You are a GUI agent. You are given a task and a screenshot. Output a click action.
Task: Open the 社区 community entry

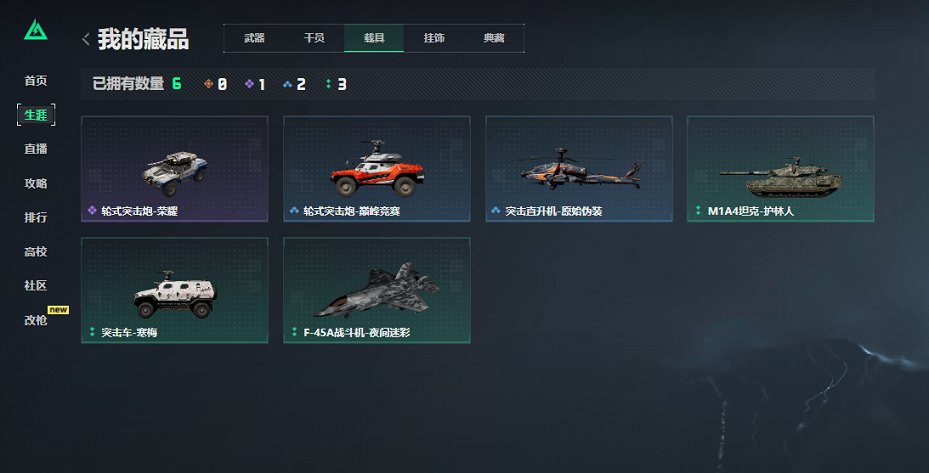click(36, 285)
